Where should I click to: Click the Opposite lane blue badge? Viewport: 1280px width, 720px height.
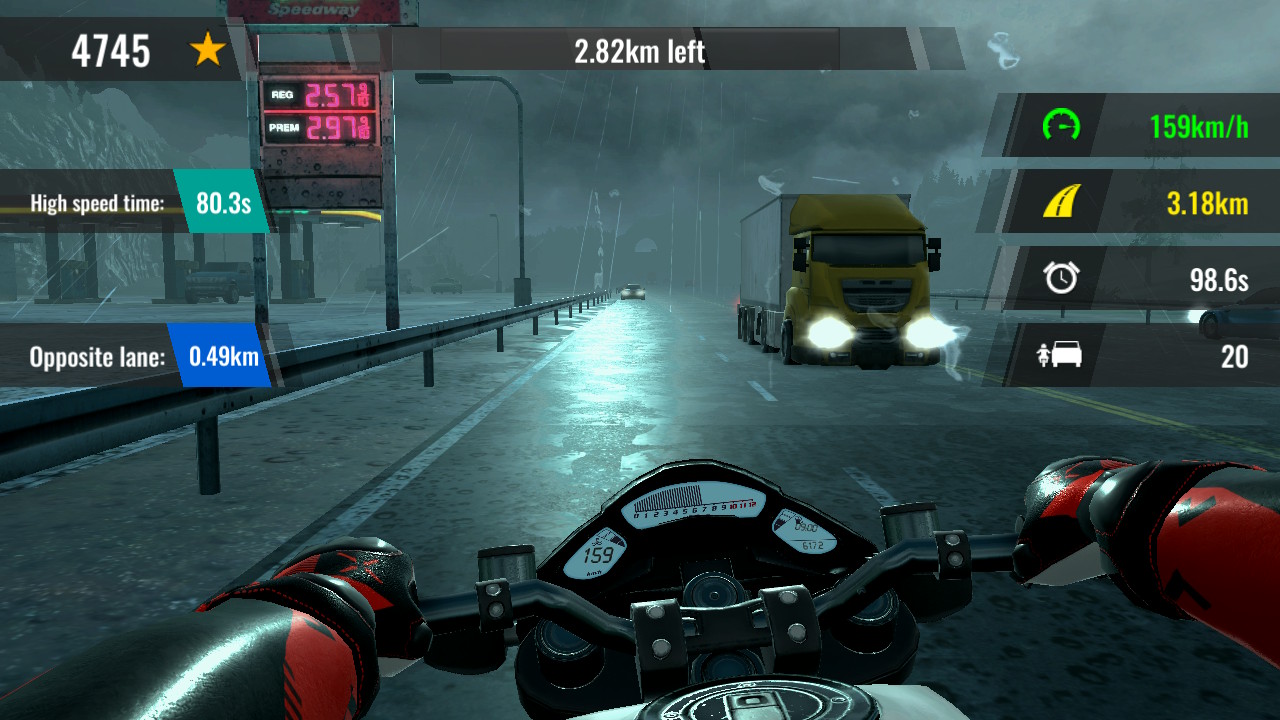pos(225,356)
